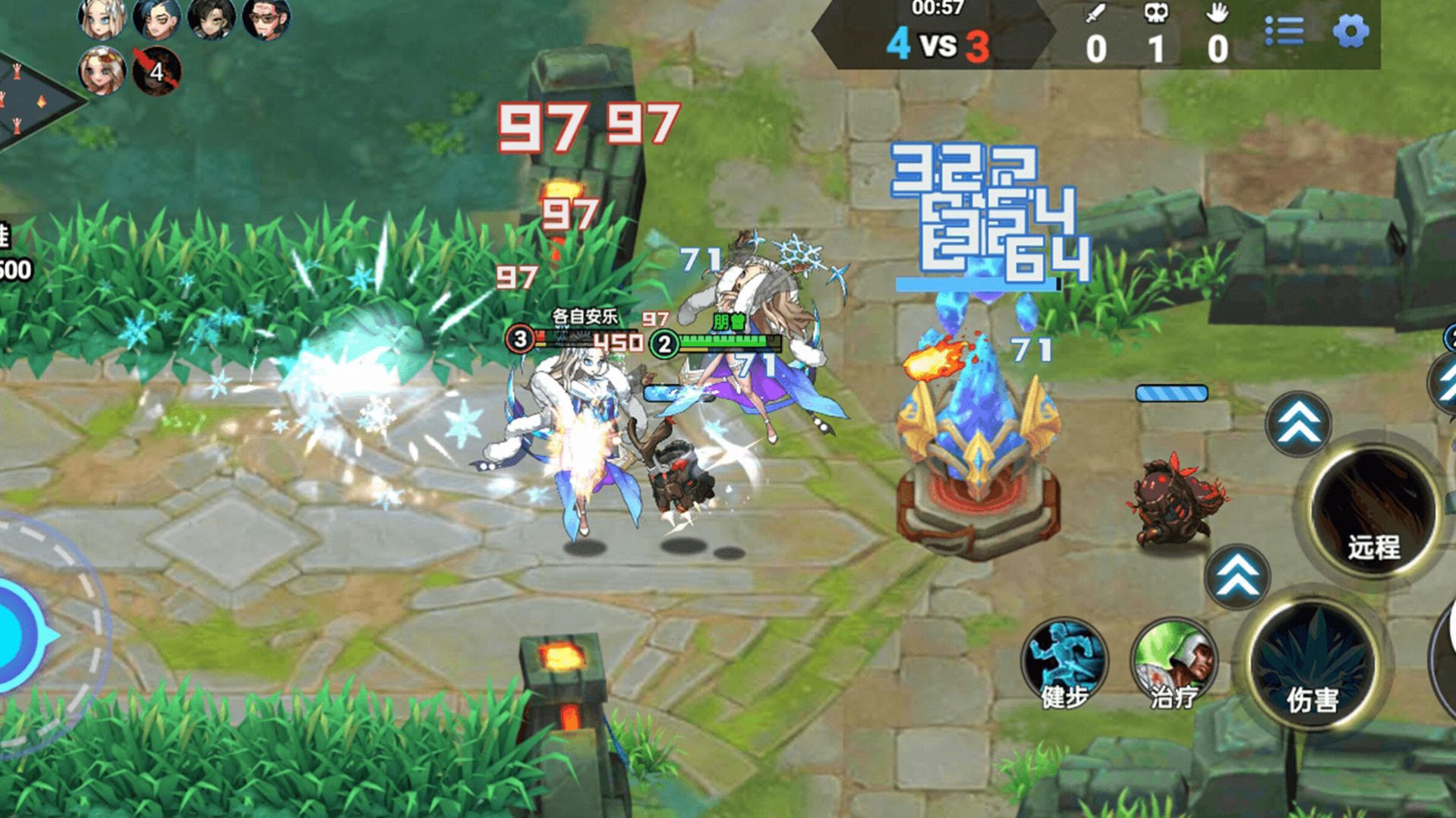1456x818 pixels.
Task: Tap the red alert avatar showing 4
Action: (x=157, y=73)
